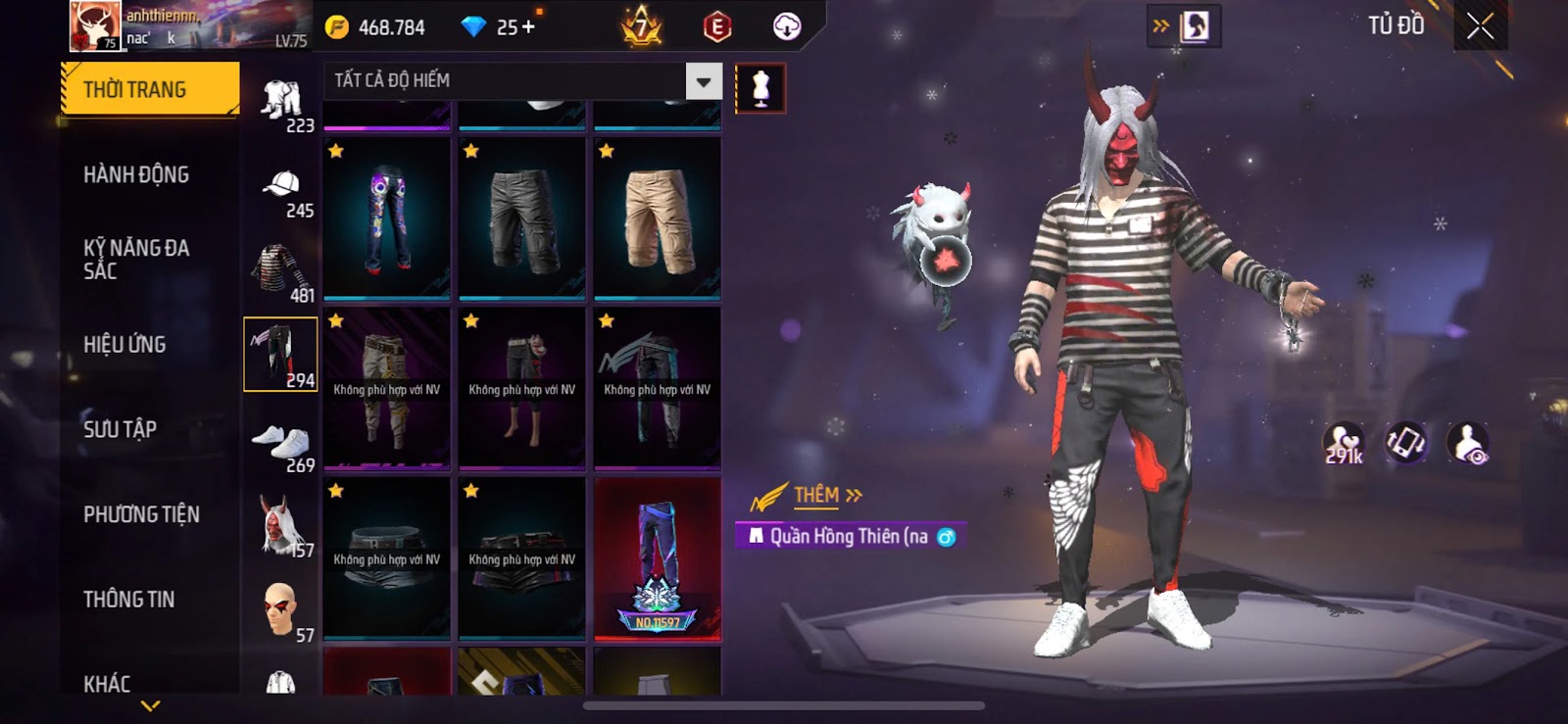Open the Hiệu Ứng tab
The image size is (1568, 724).
pos(124,345)
